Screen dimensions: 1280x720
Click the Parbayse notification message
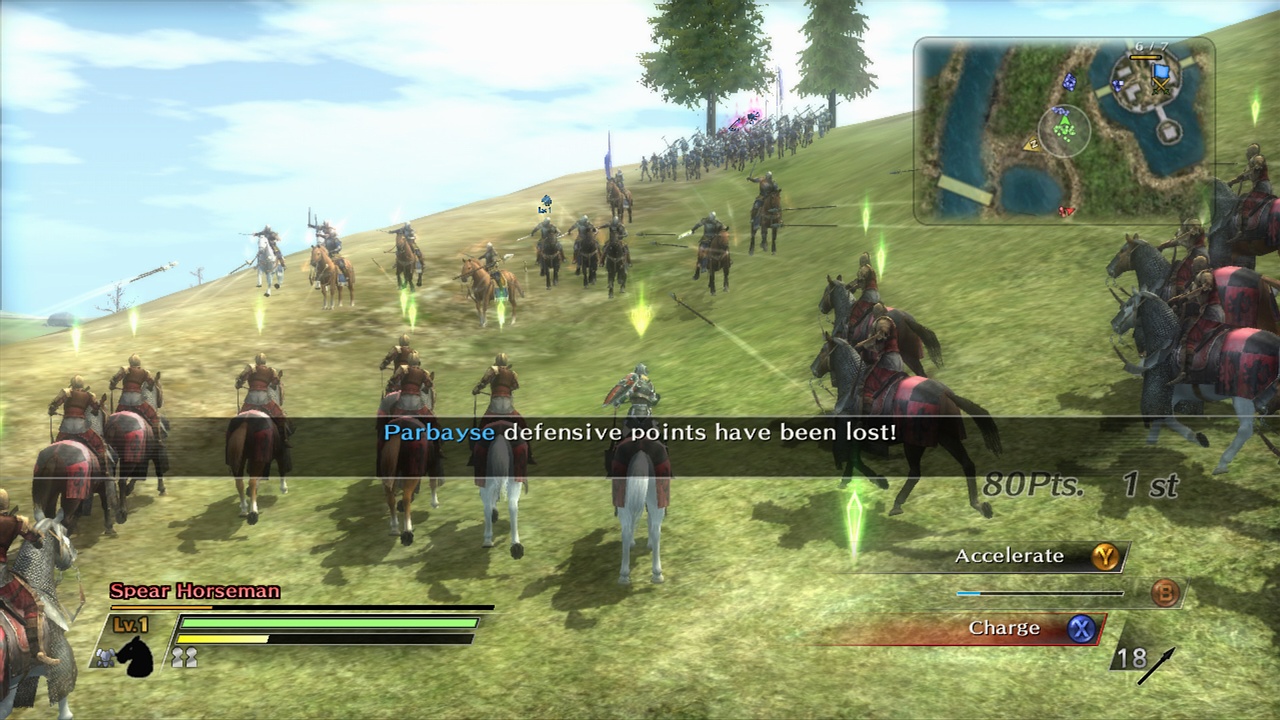pos(640,432)
